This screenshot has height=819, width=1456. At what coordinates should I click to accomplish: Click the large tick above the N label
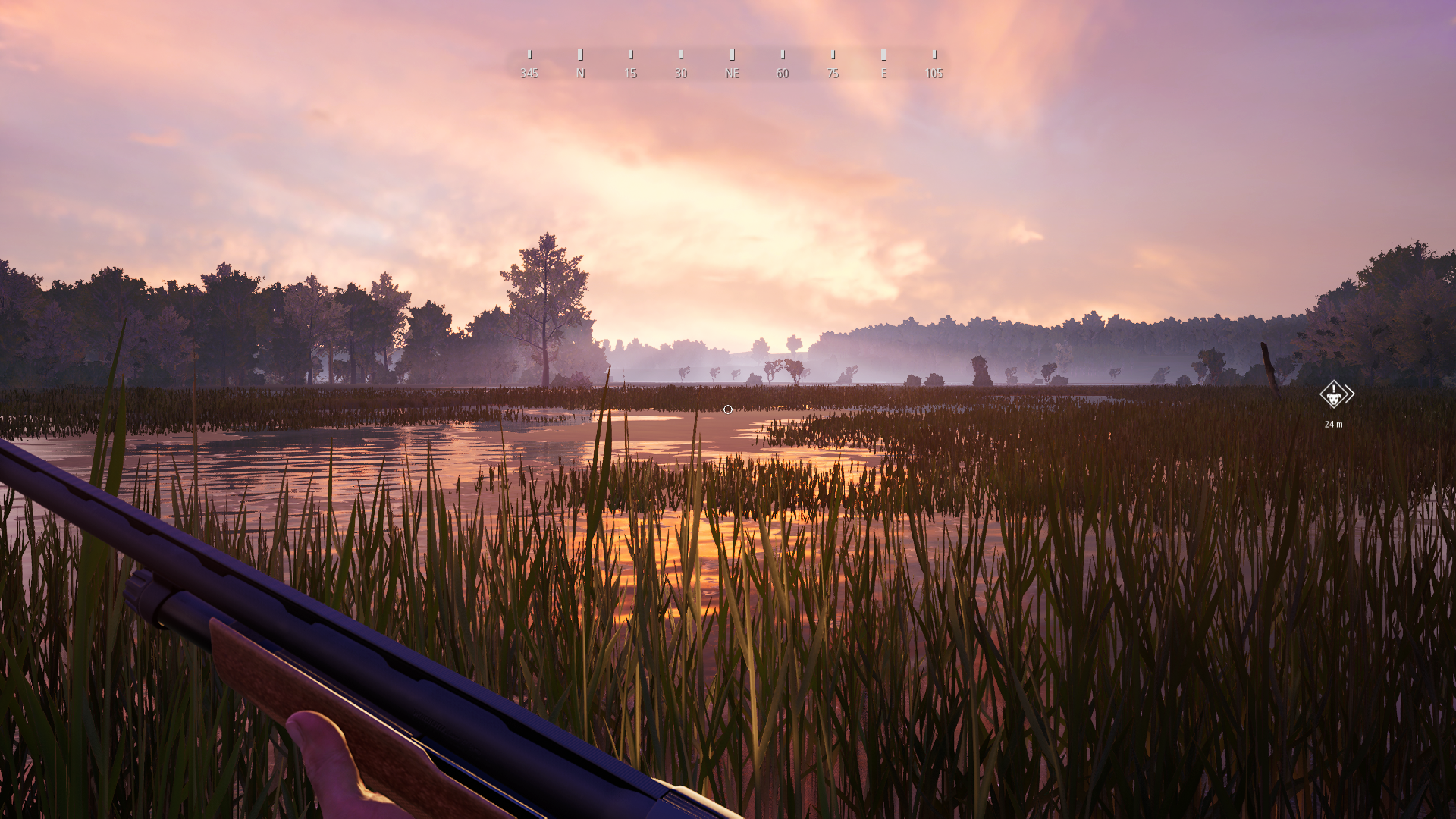581,54
